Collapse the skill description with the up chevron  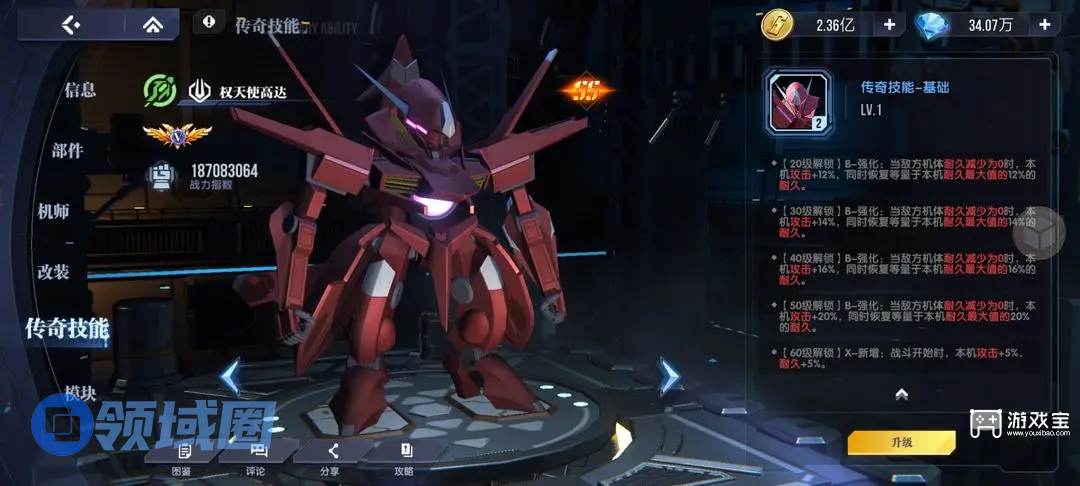point(901,394)
